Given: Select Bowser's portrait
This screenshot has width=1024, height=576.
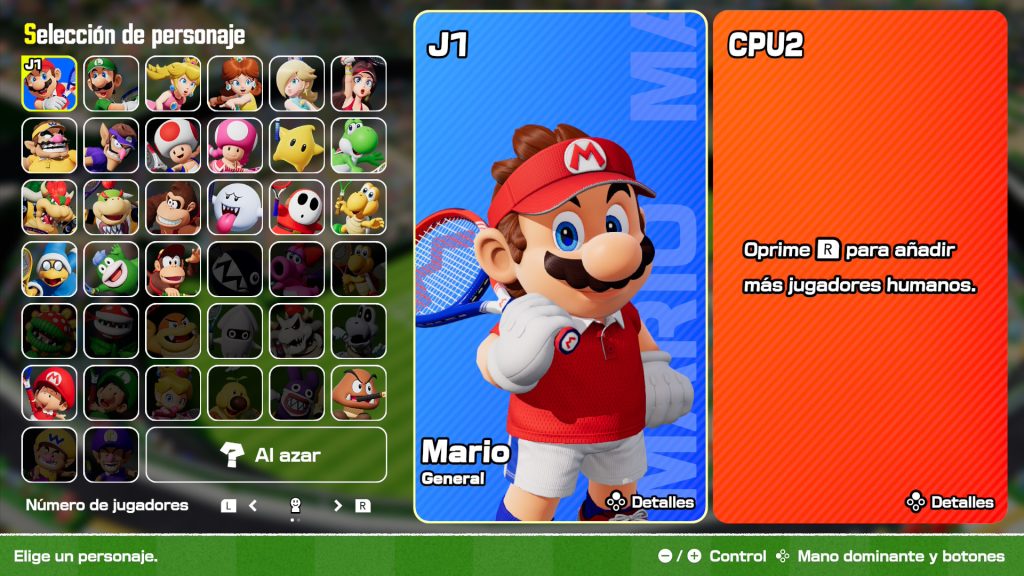Looking at the screenshot, I should [49, 207].
